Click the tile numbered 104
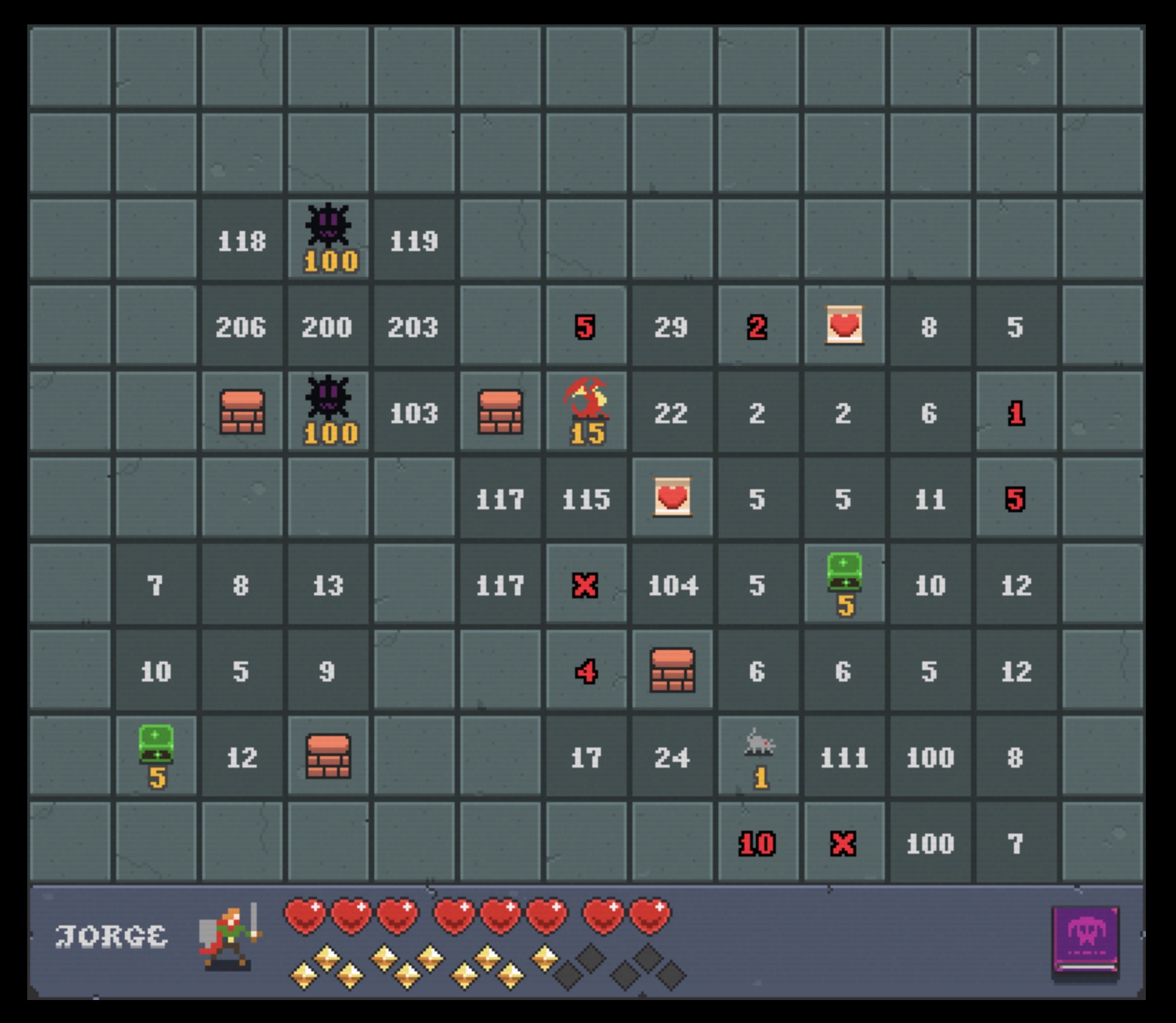 (673, 585)
